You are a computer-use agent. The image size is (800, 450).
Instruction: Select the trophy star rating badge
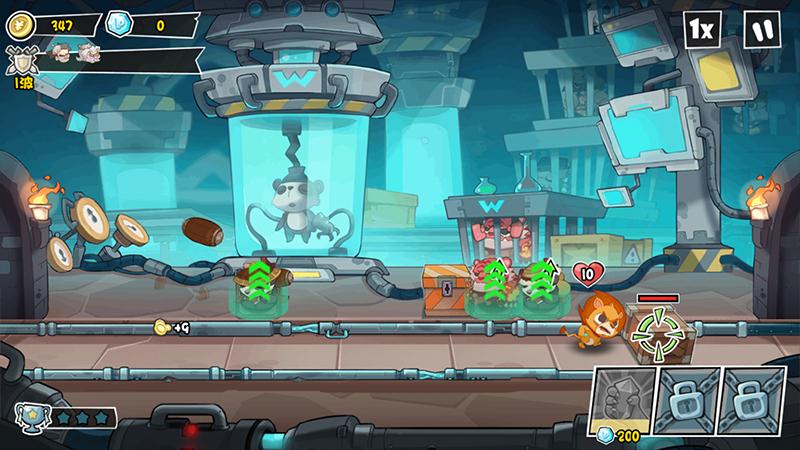[x=28, y=414]
